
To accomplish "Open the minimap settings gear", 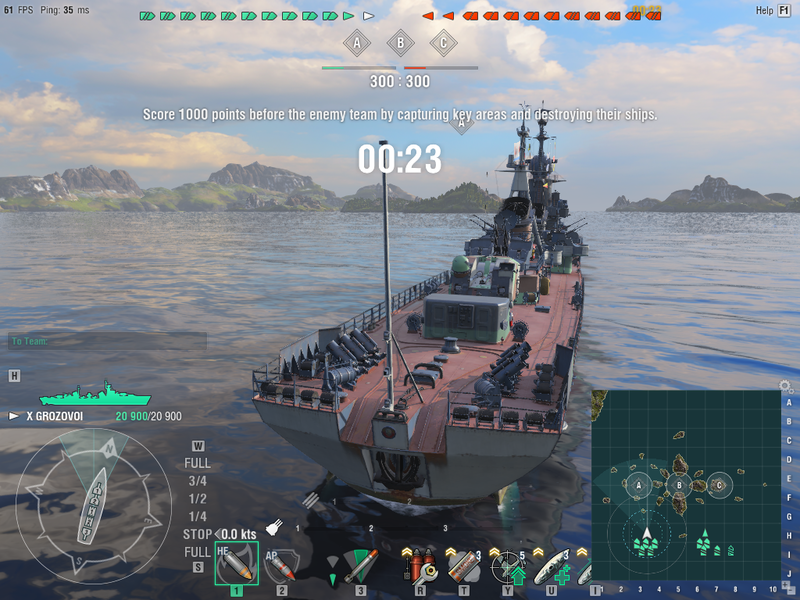I will pyautogui.click(x=785, y=386).
